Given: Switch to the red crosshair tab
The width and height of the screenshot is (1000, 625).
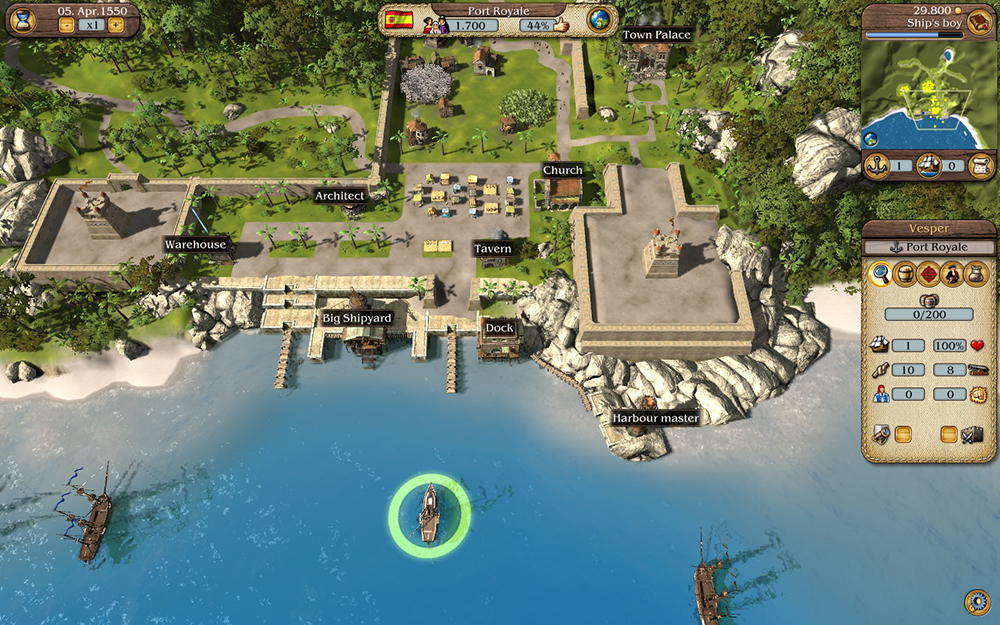Looking at the screenshot, I should pyautogui.click(x=929, y=274).
